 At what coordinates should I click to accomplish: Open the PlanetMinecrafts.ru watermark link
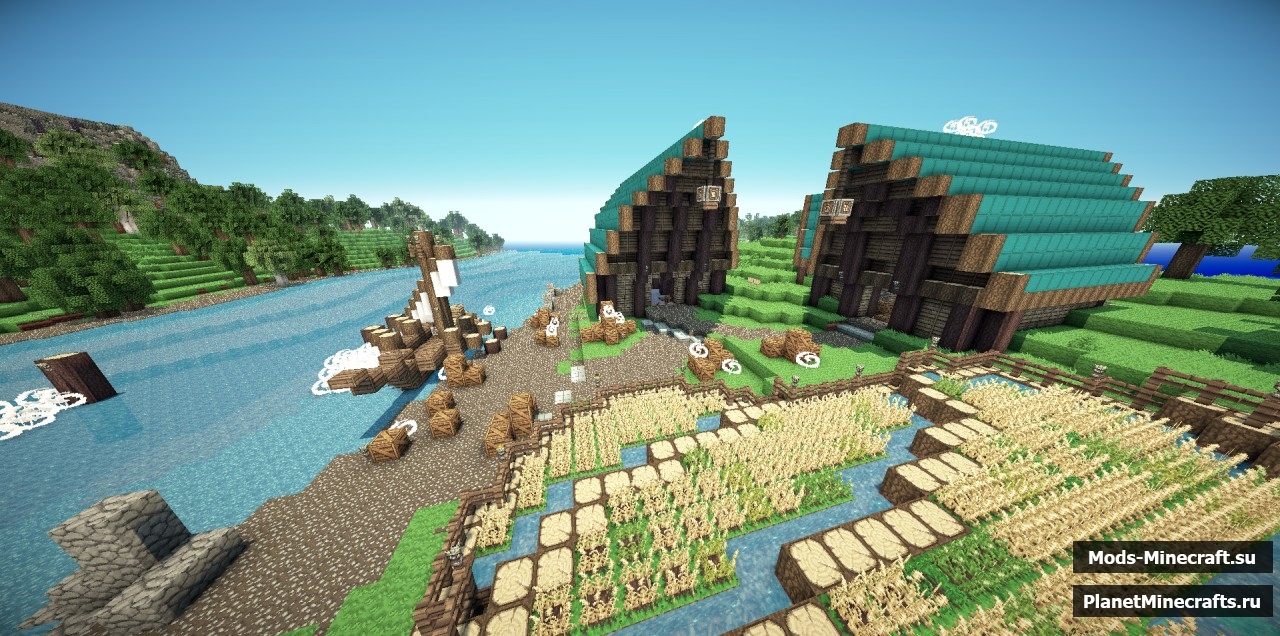click(1172, 601)
